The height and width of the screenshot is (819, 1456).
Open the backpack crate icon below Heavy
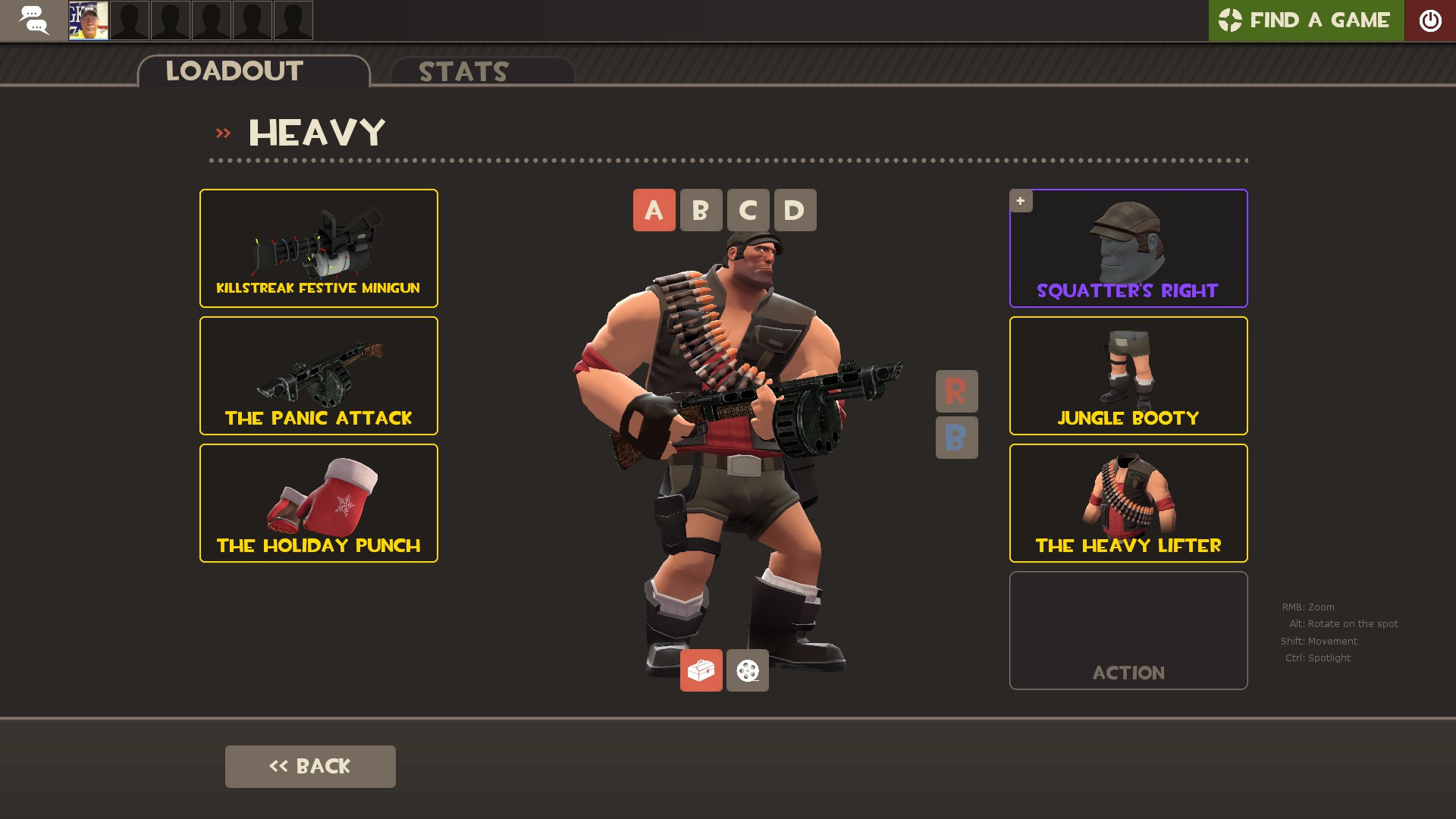click(701, 670)
